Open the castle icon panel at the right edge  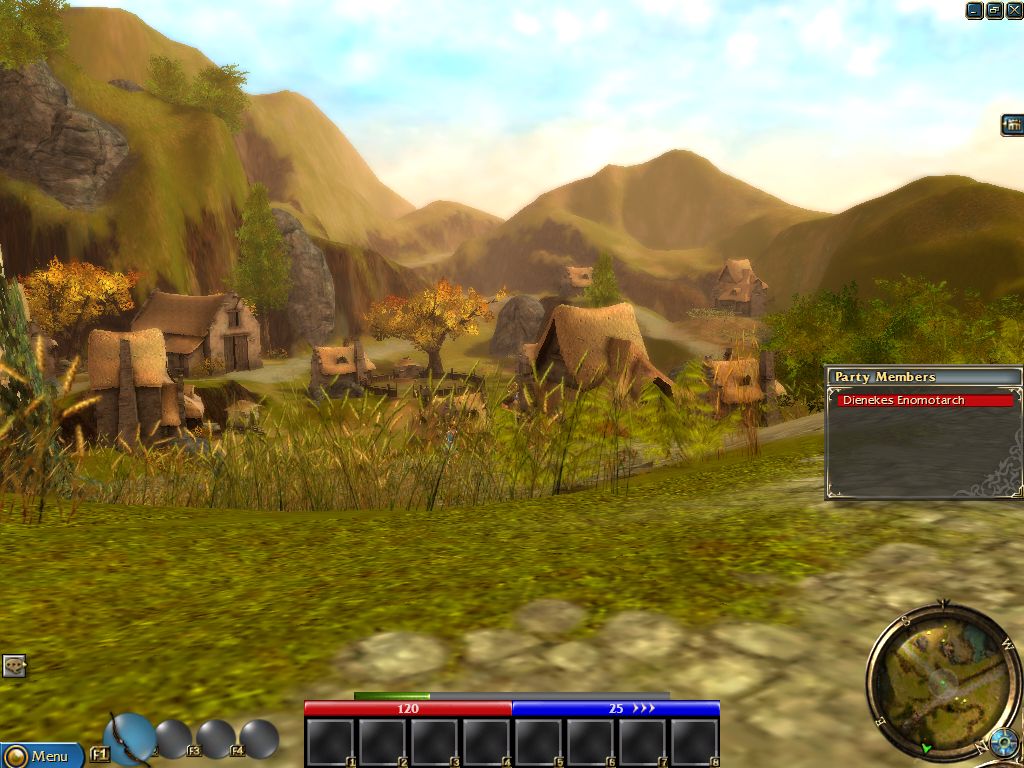click(x=1012, y=125)
